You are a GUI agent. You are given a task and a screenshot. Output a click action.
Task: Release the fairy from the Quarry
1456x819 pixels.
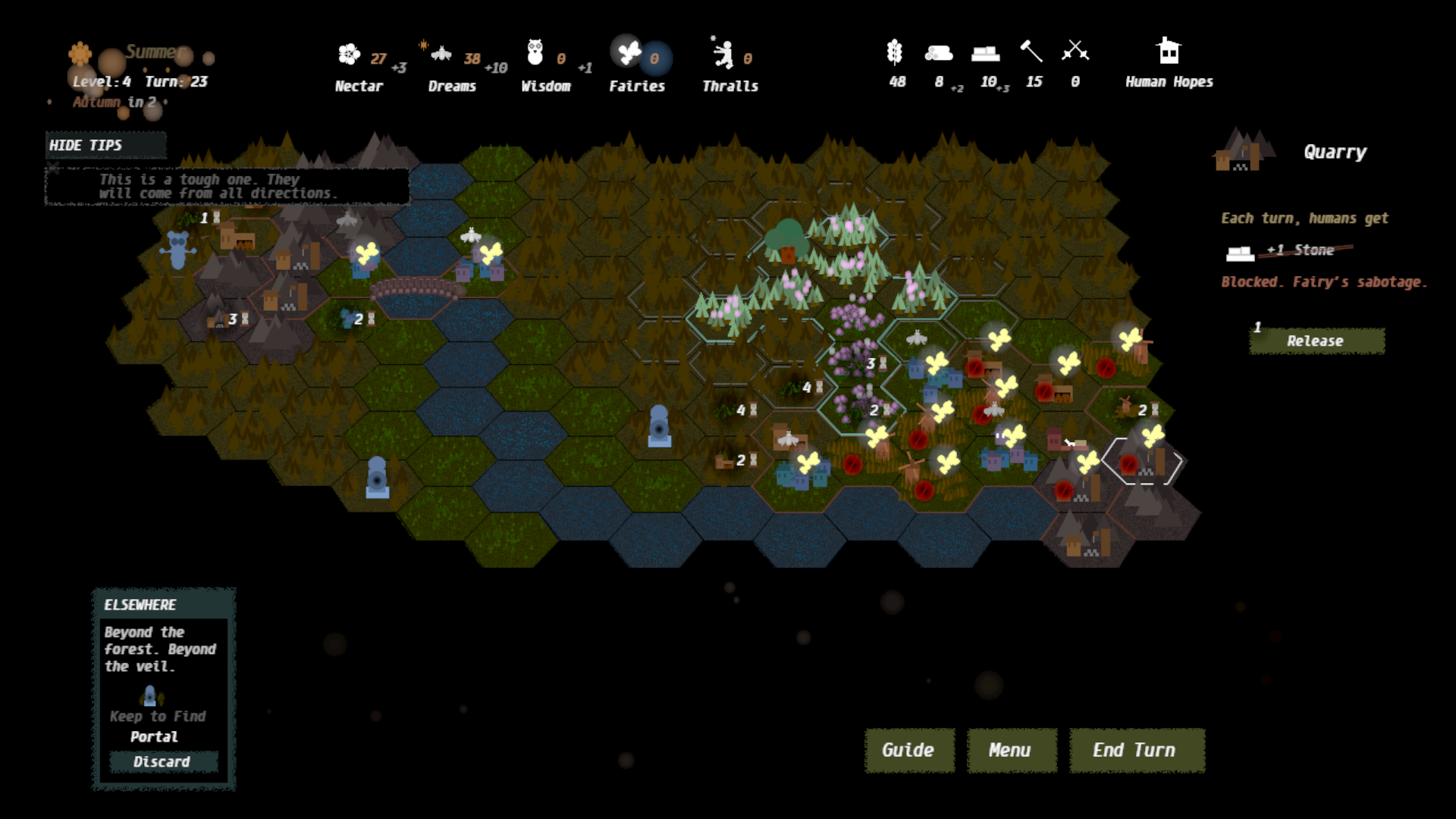click(x=1316, y=341)
